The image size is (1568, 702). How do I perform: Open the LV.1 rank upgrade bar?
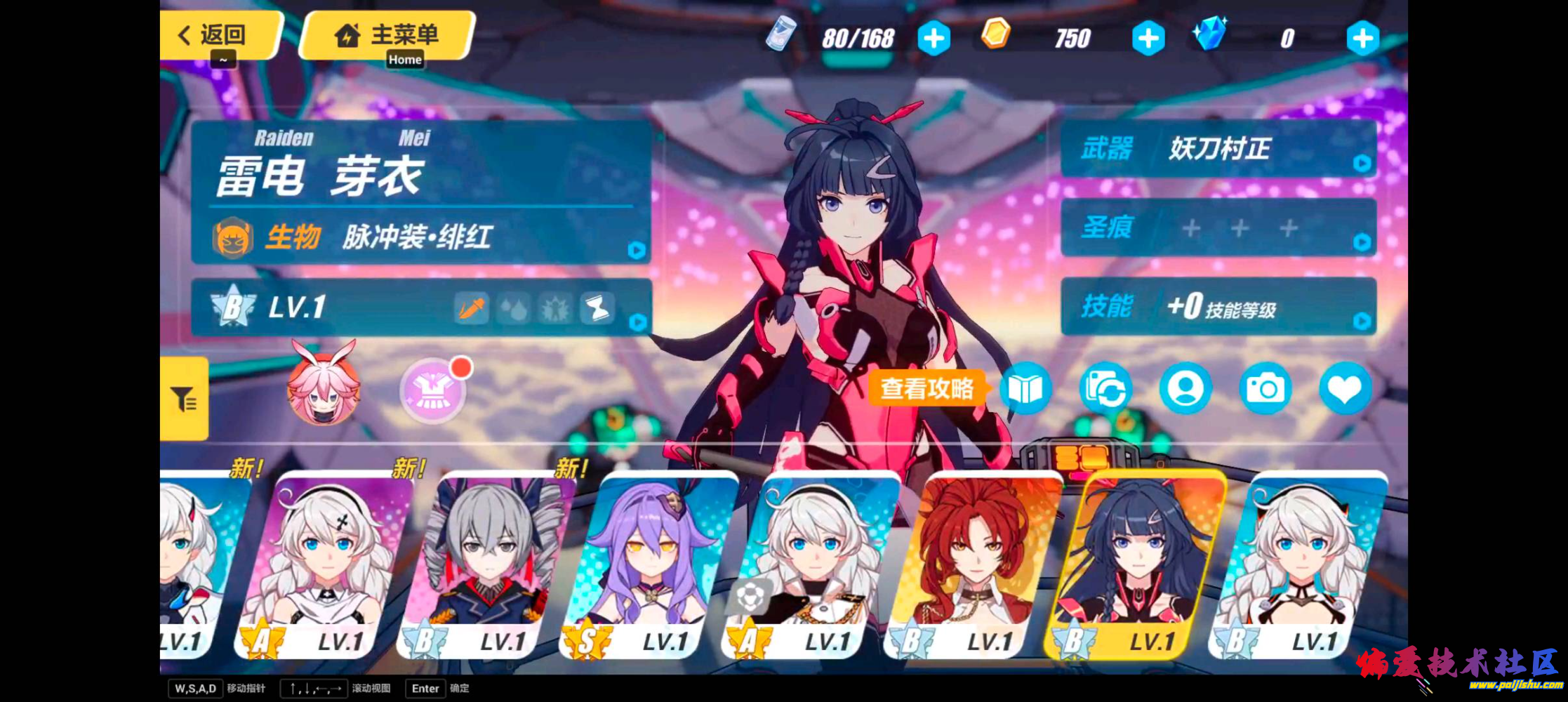click(421, 307)
